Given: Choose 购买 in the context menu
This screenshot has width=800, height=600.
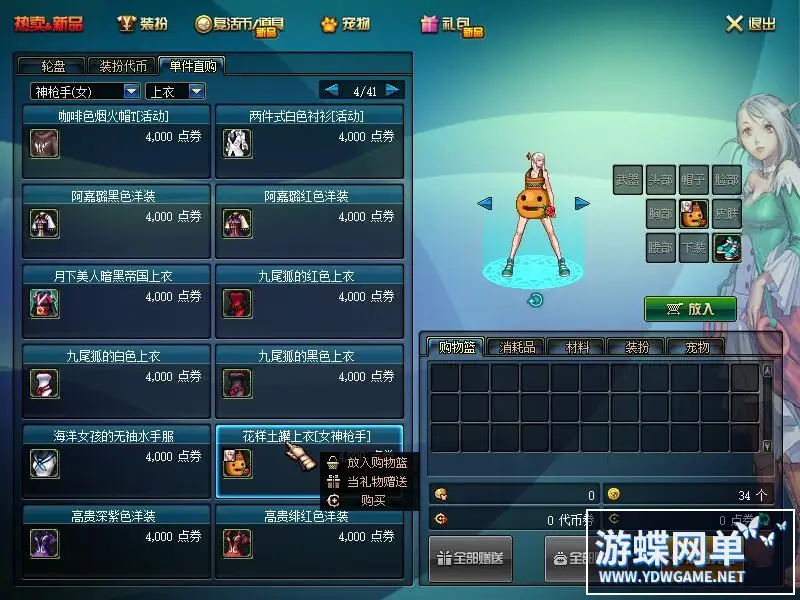Looking at the screenshot, I should (373, 500).
